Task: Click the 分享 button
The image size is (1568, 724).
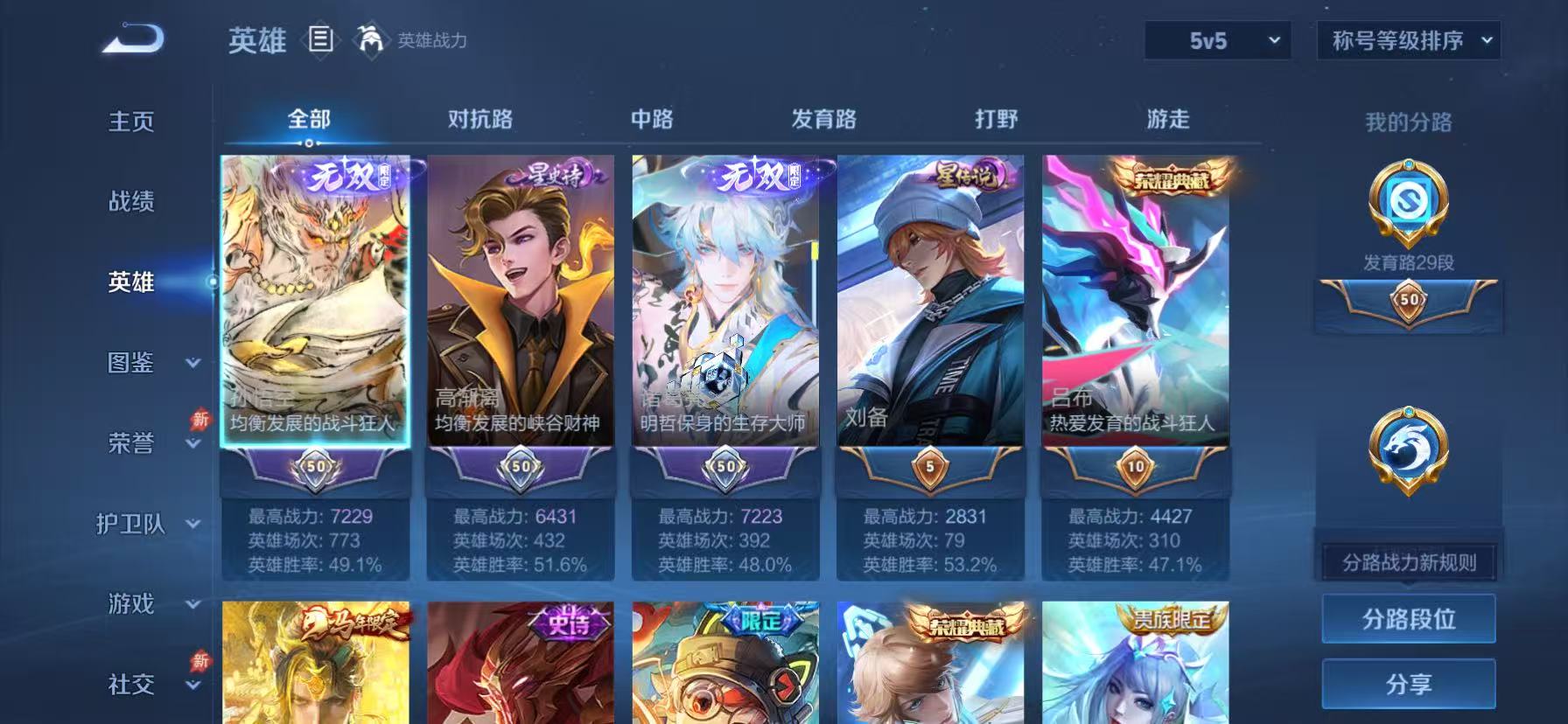Action: click(1409, 684)
